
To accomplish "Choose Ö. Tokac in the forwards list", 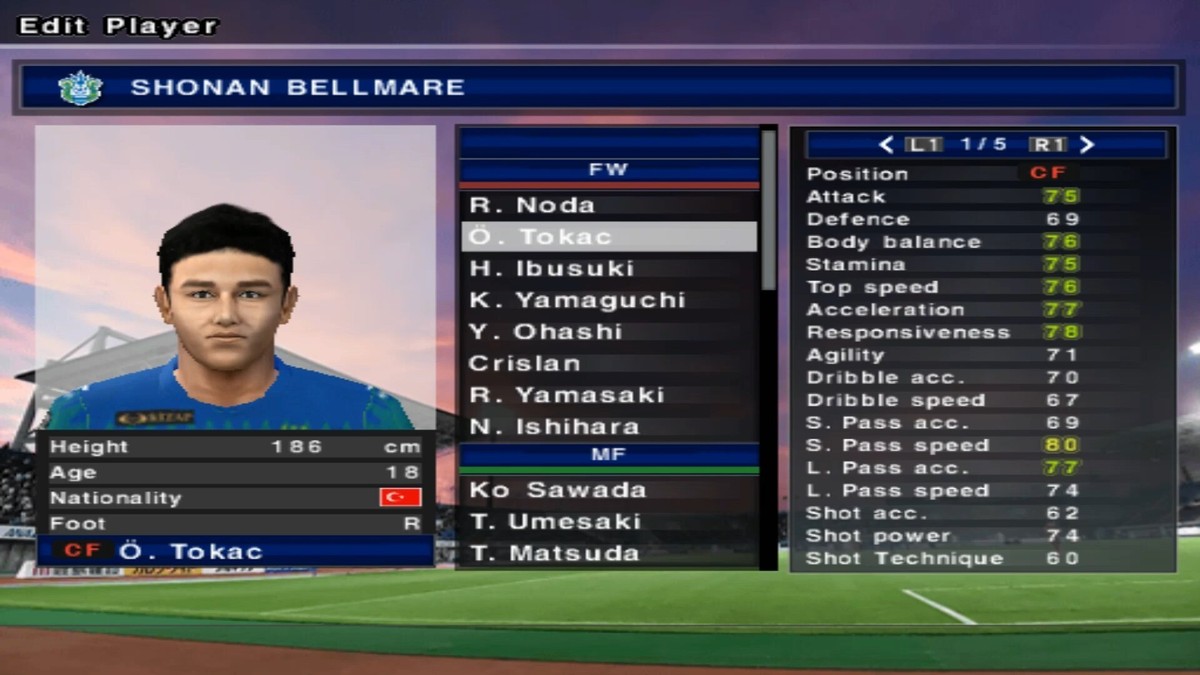I will (608, 237).
